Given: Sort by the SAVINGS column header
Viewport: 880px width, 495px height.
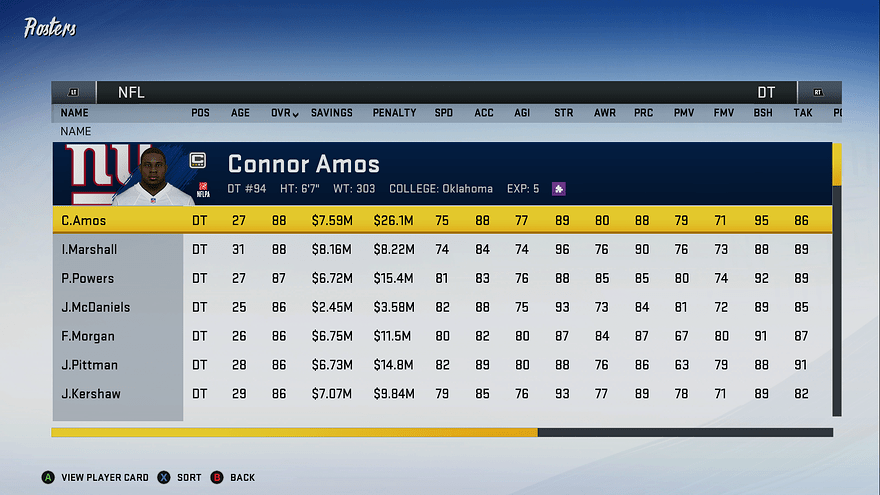Looking at the screenshot, I should tap(331, 113).
